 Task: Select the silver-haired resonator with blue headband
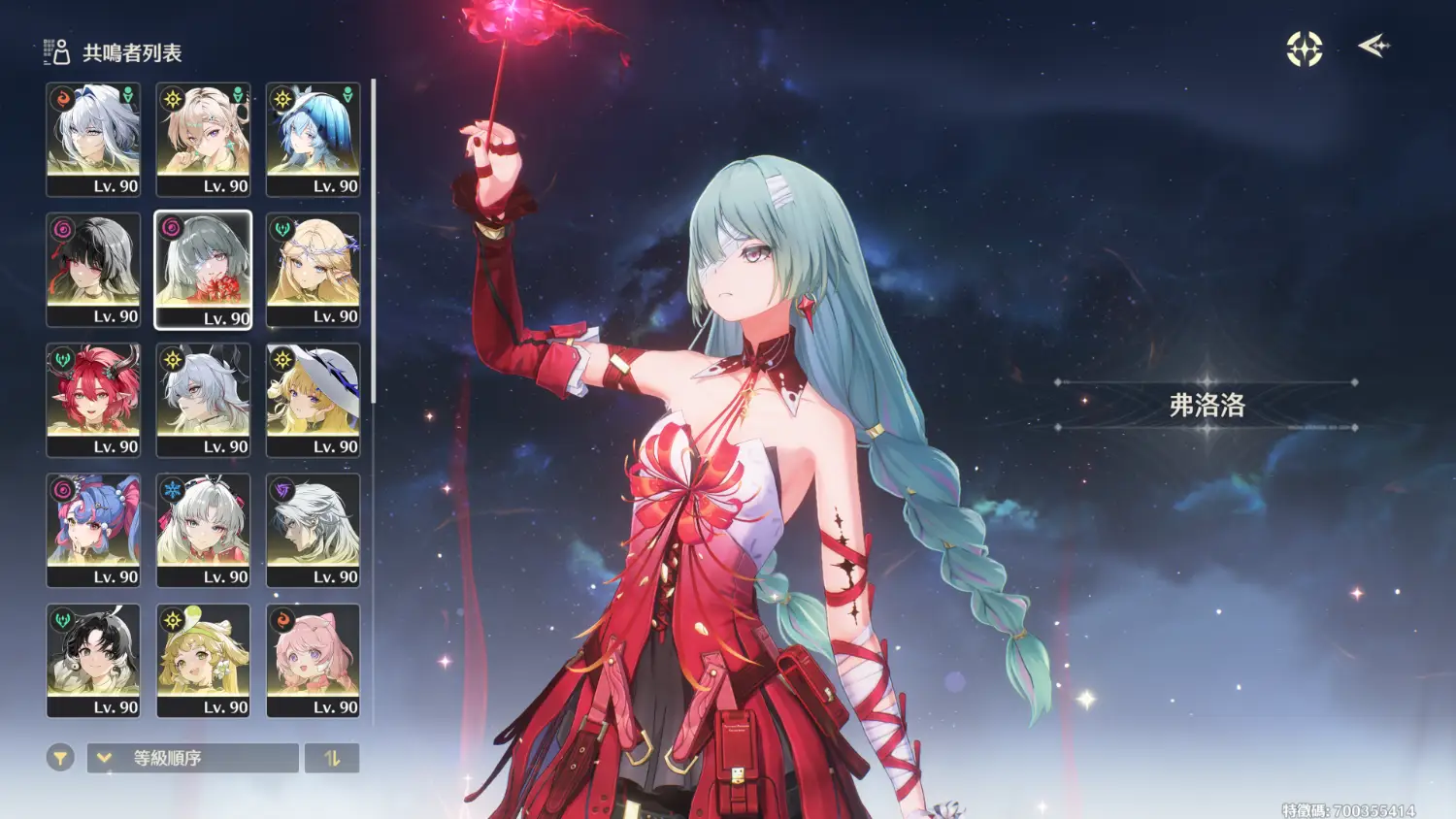(93, 140)
